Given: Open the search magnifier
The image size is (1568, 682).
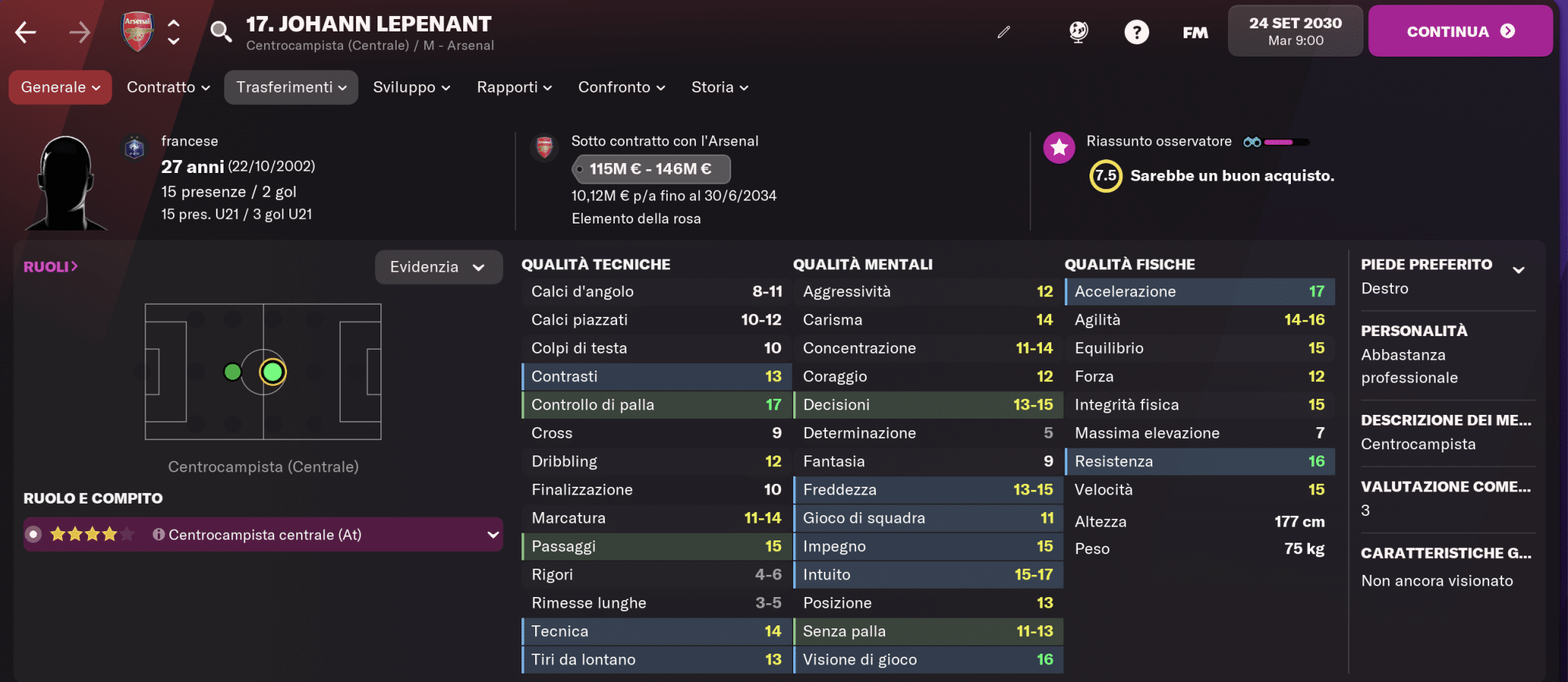Looking at the screenshot, I should pyautogui.click(x=221, y=32).
